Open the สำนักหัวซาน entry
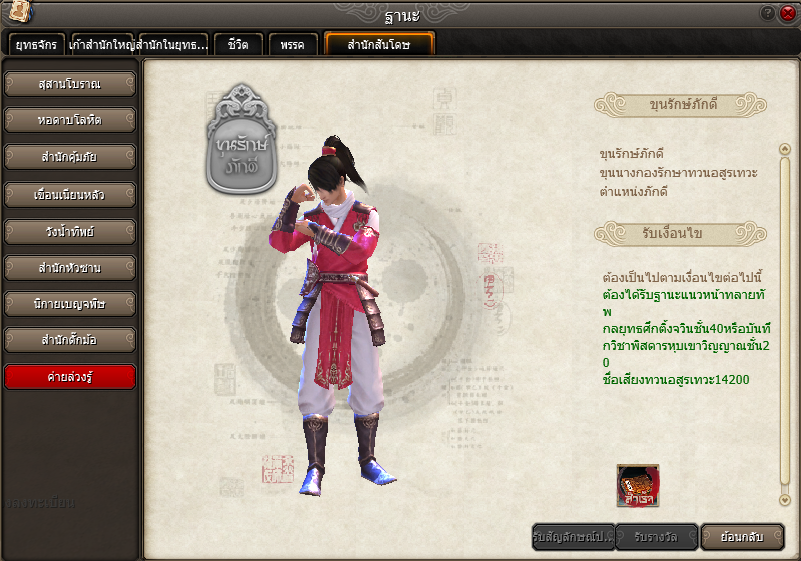Screen dimensions: 801x561 (70, 268)
